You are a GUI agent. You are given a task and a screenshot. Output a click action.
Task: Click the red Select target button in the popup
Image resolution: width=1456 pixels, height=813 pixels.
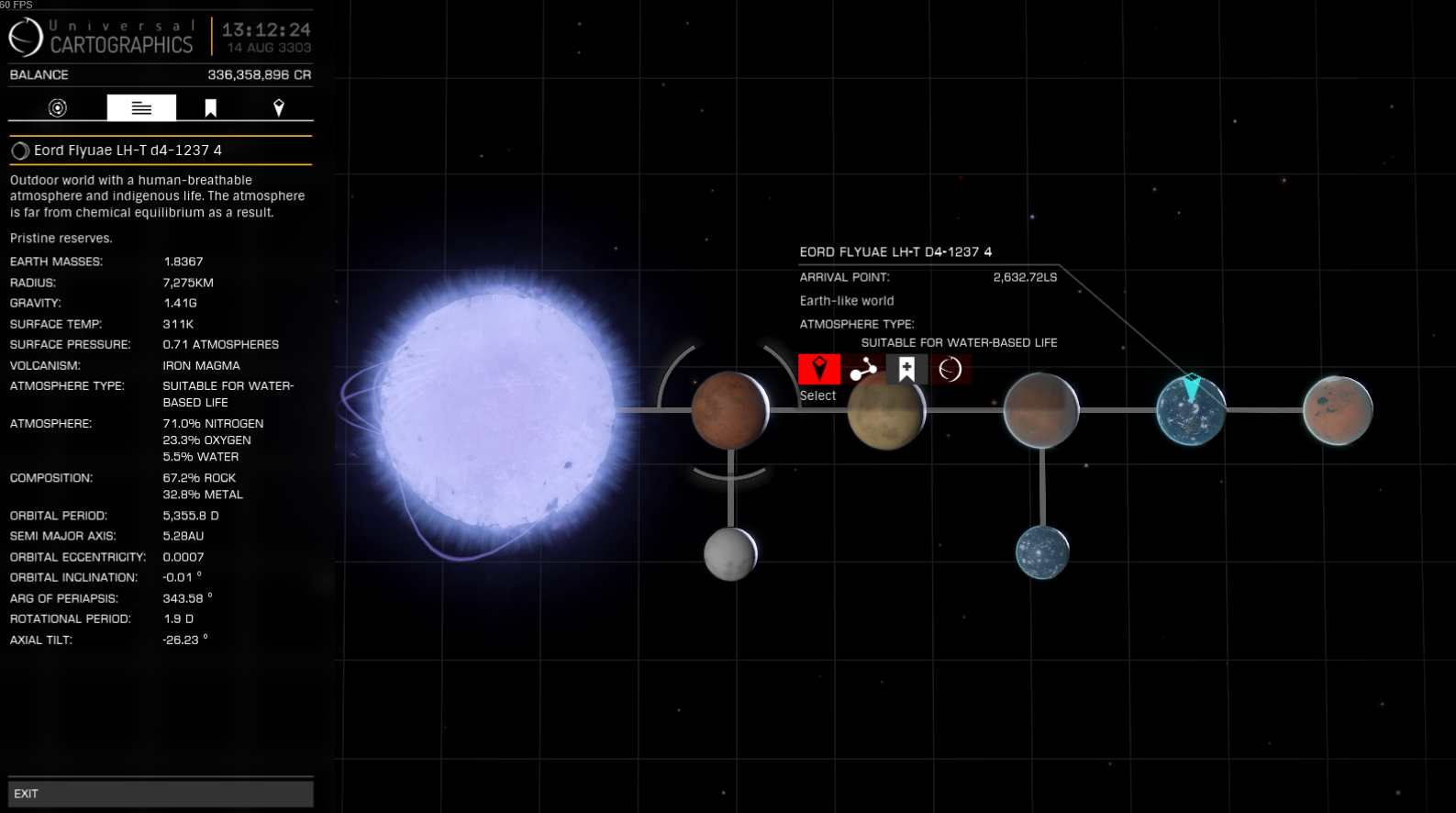coord(819,369)
